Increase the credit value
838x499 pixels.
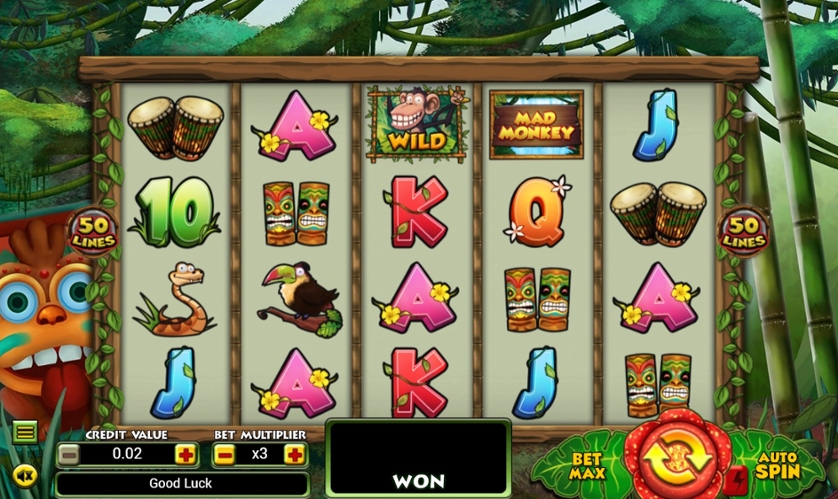tap(185, 454)
